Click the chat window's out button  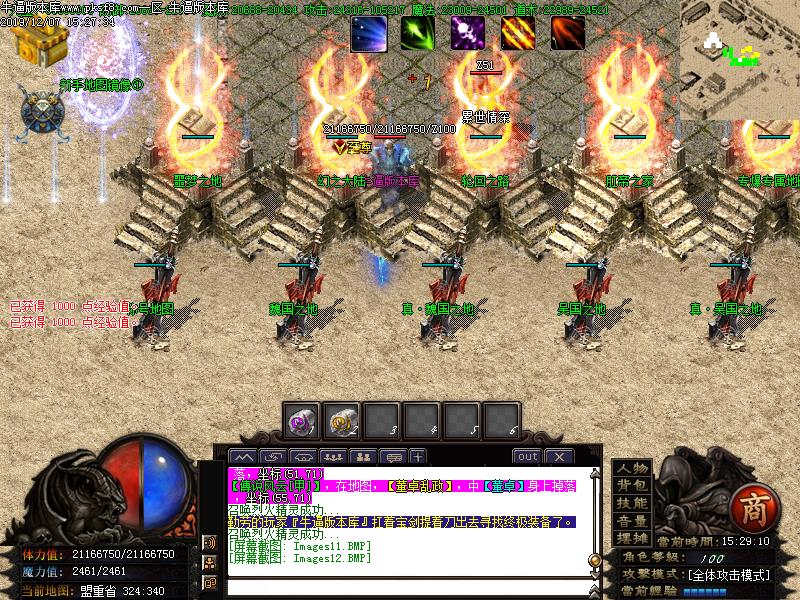(527, 456)
